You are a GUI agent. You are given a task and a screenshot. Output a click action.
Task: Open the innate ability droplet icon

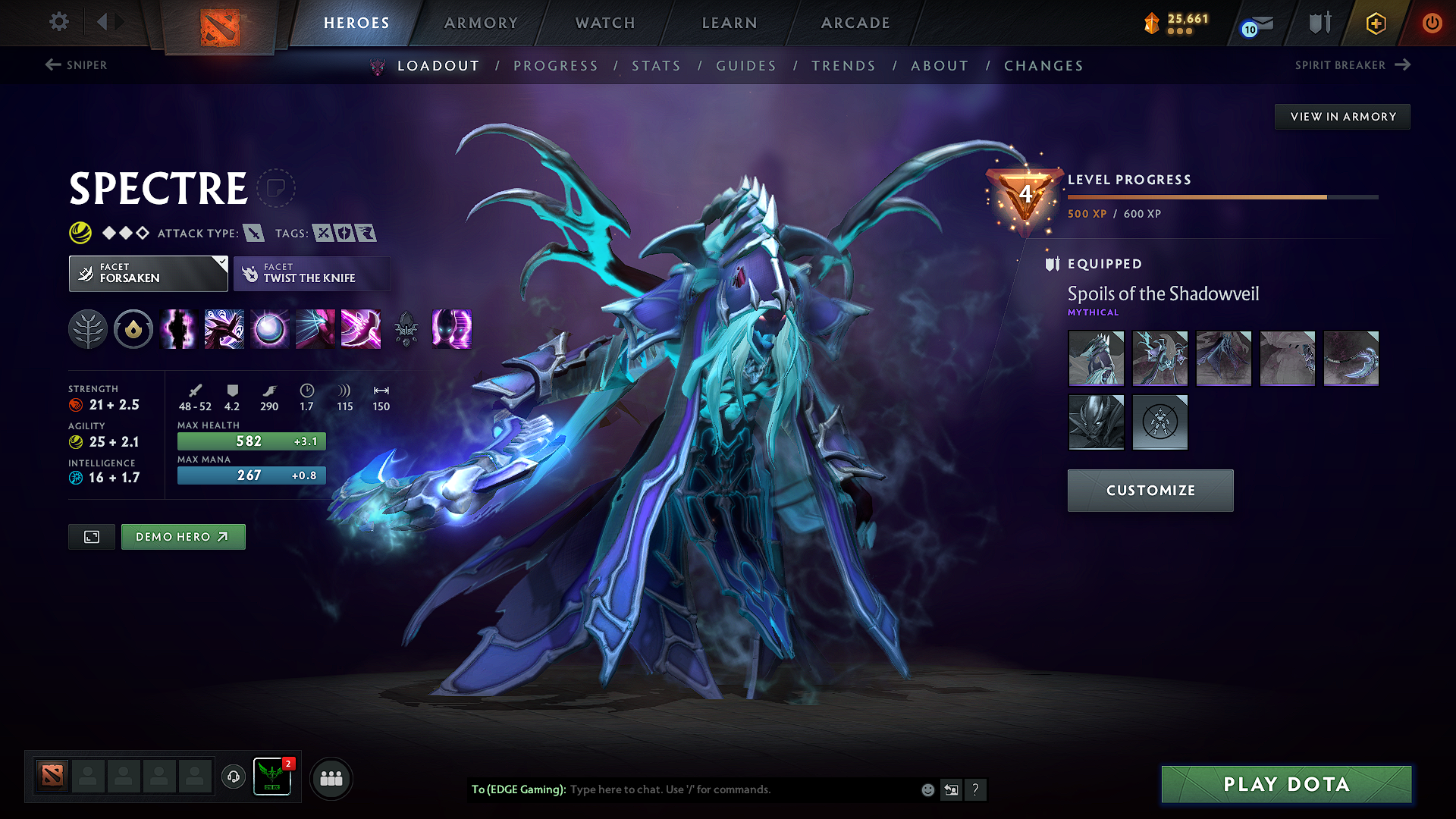click(133, 329)
